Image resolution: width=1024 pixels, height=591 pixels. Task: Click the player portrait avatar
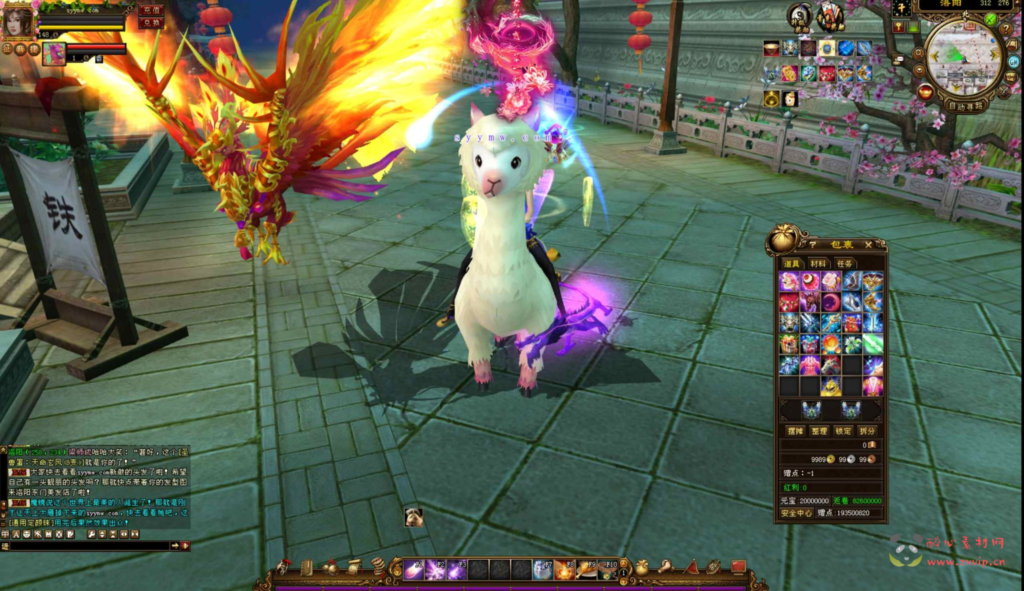coord(17,21)
